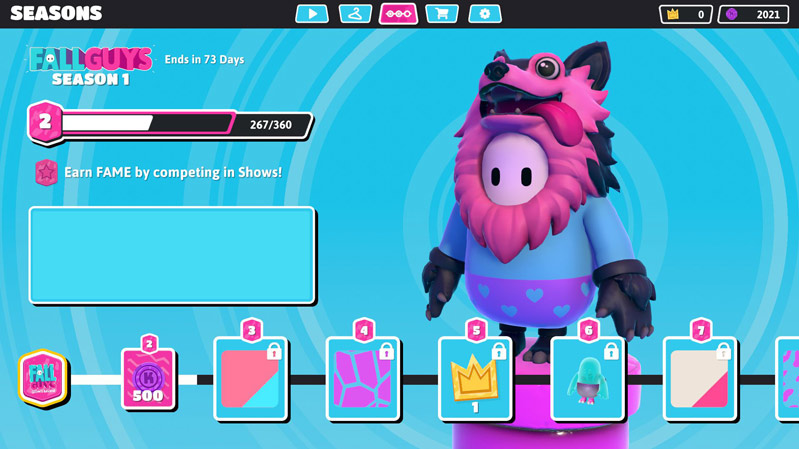Viewport: 799px width, 449px height.
Task: Select the level 6 costume reward tile
Action: click(x=587, y=378)
